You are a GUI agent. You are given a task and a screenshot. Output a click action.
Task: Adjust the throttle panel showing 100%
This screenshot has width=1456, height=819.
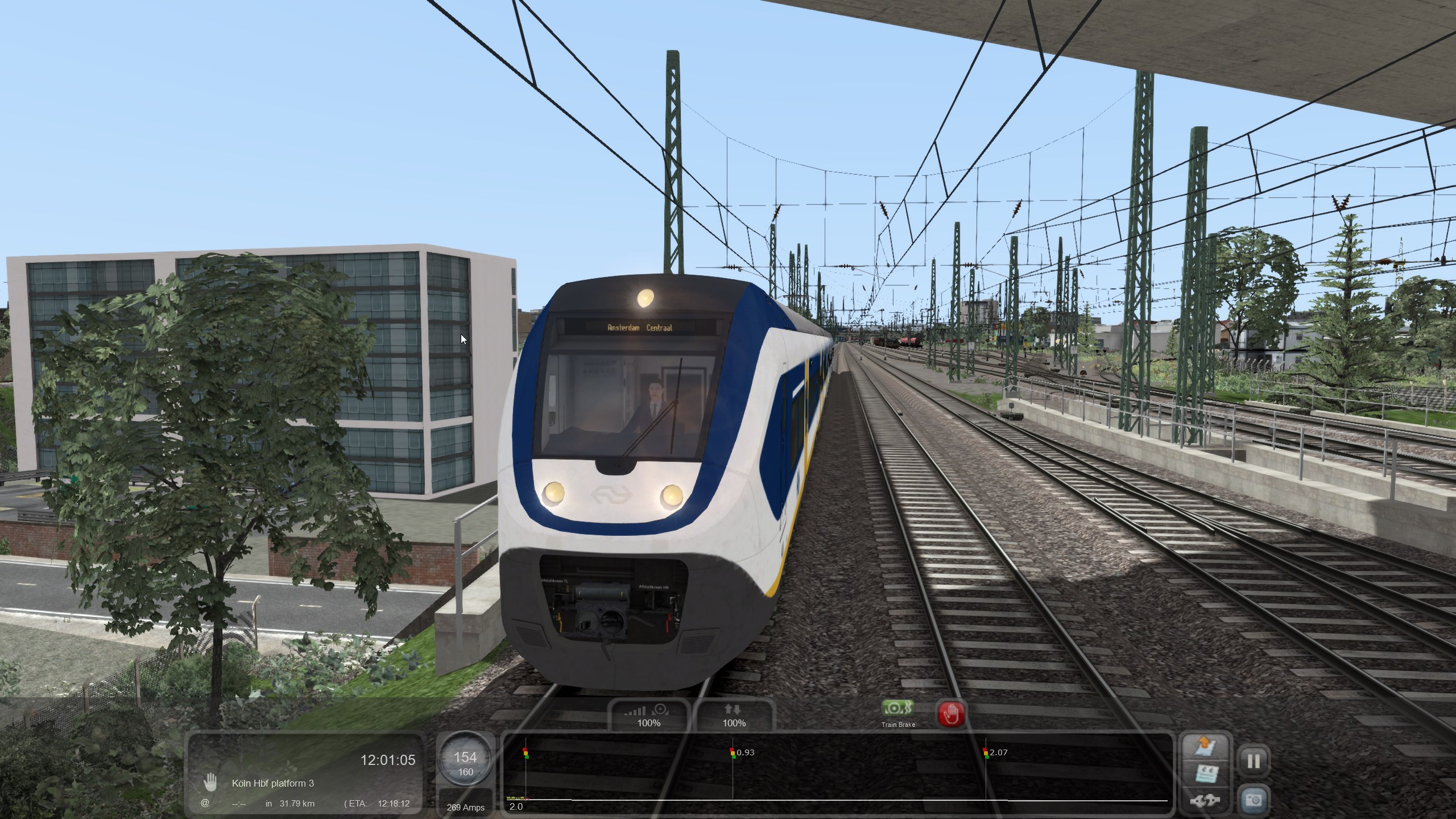pos(648,715)
